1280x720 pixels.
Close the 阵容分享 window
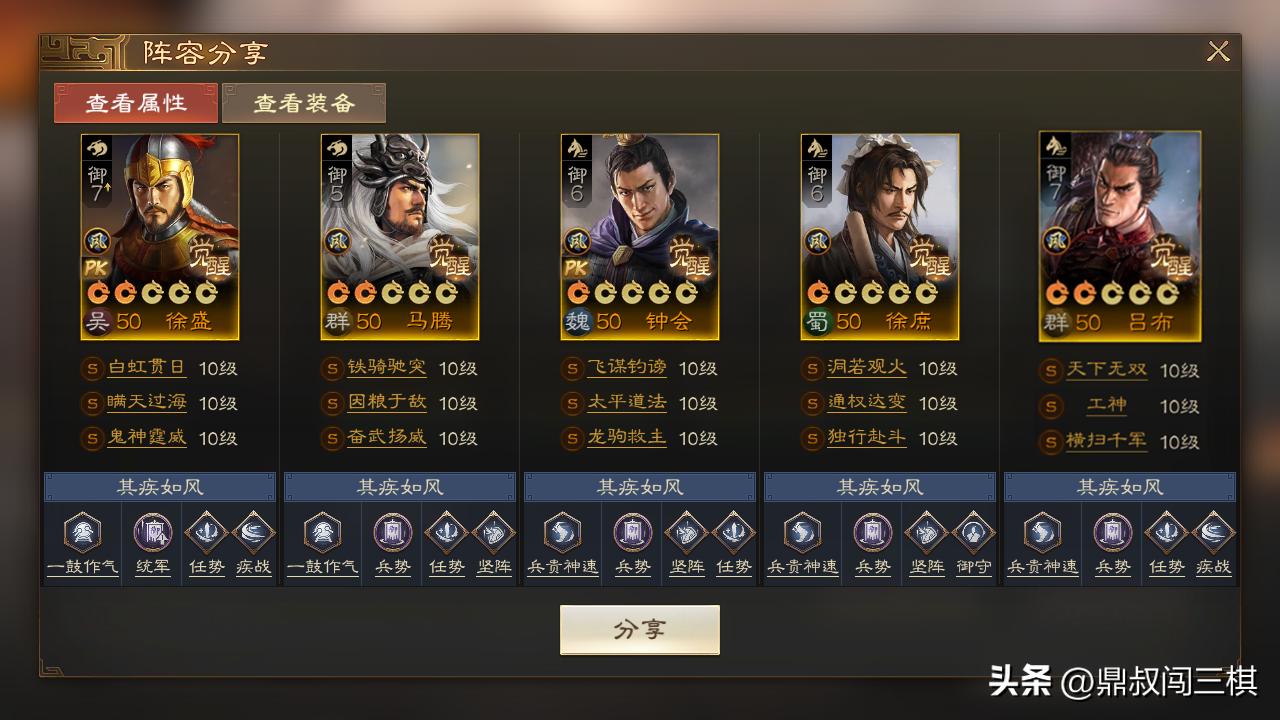pos(1217,52)
